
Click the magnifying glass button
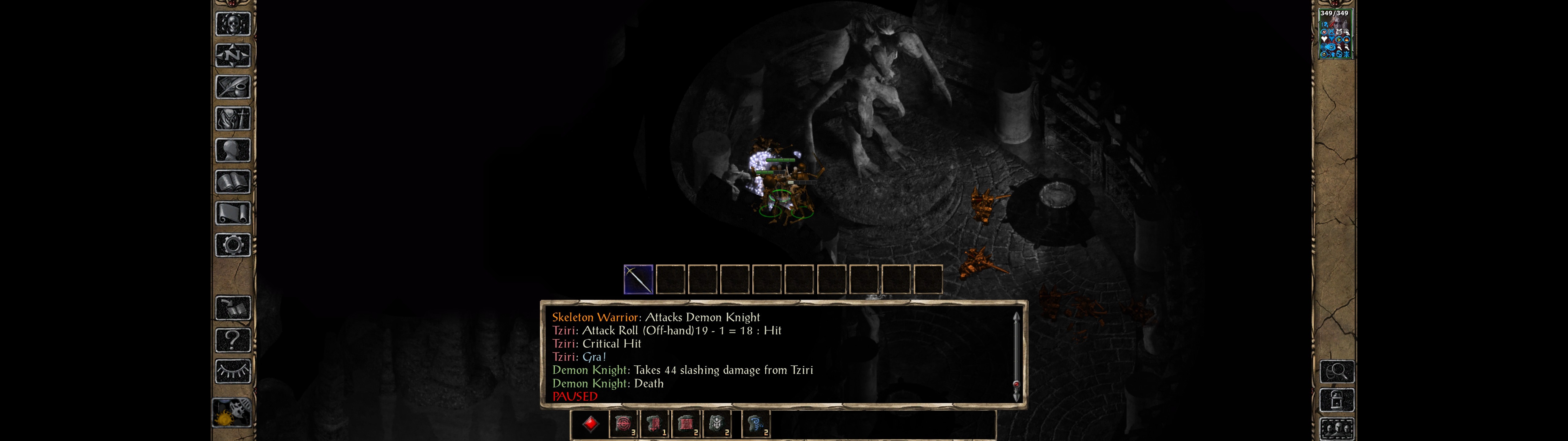click(1337, 371)
